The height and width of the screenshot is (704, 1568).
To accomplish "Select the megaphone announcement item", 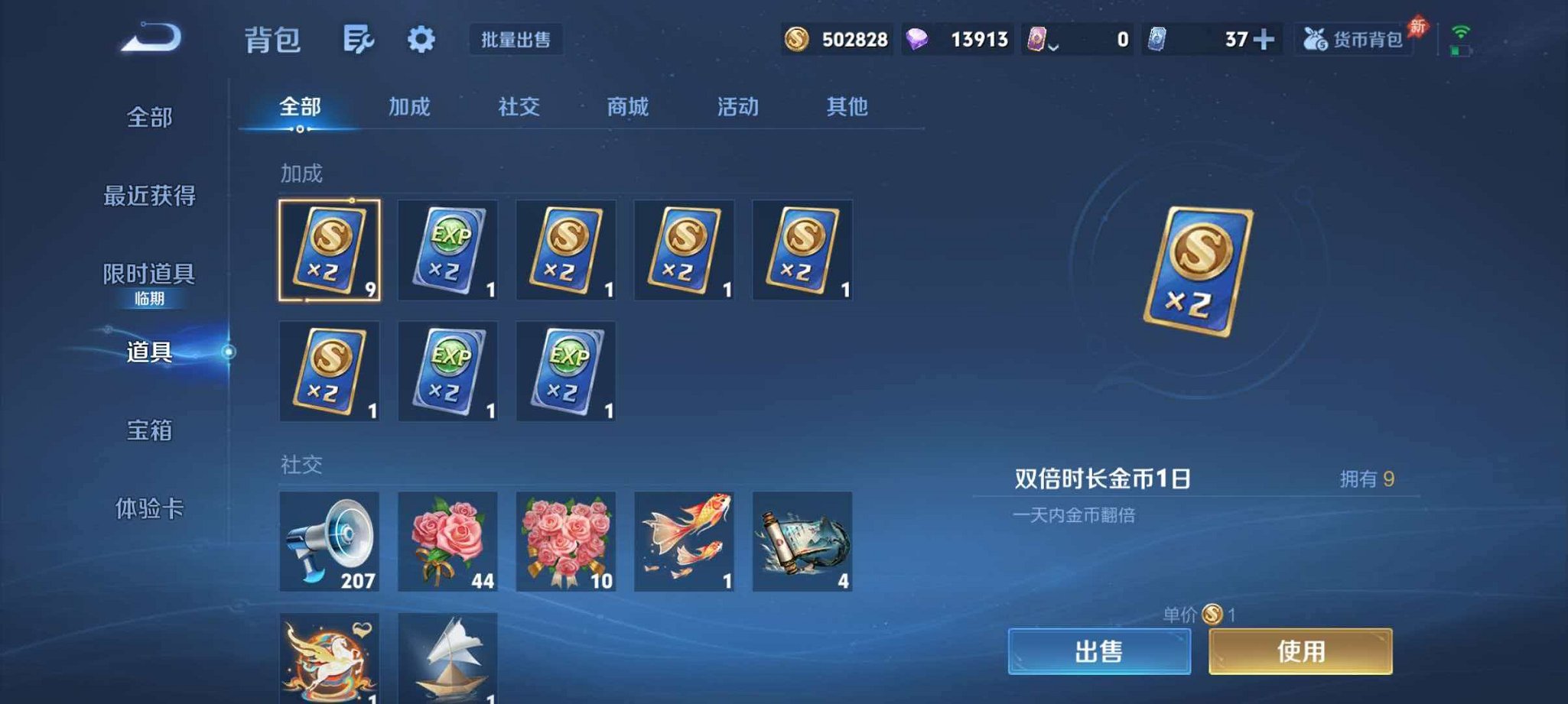I will pyautogui.click(x=329, y=543).
